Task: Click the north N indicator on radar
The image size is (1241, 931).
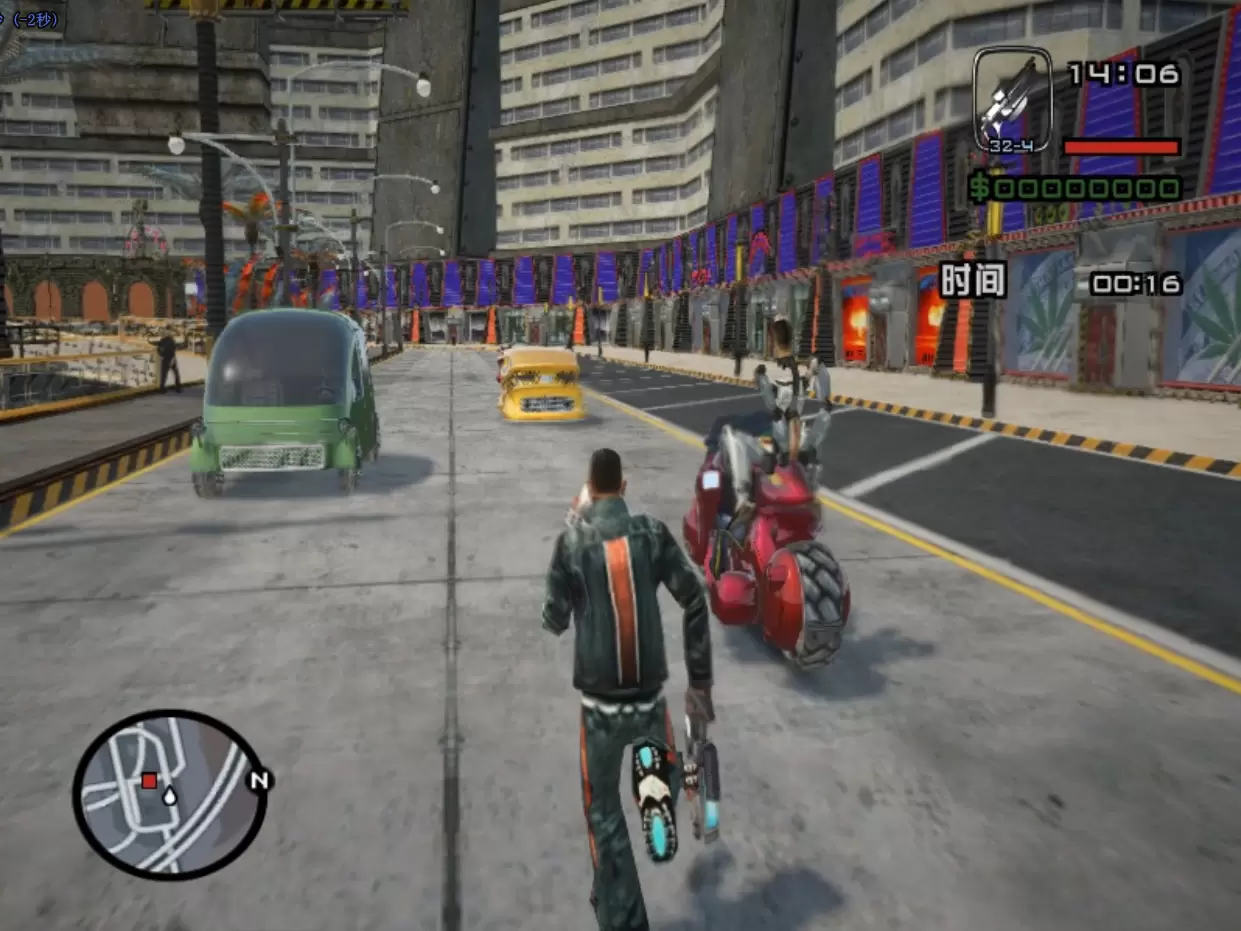Action: tap(260, 779)
